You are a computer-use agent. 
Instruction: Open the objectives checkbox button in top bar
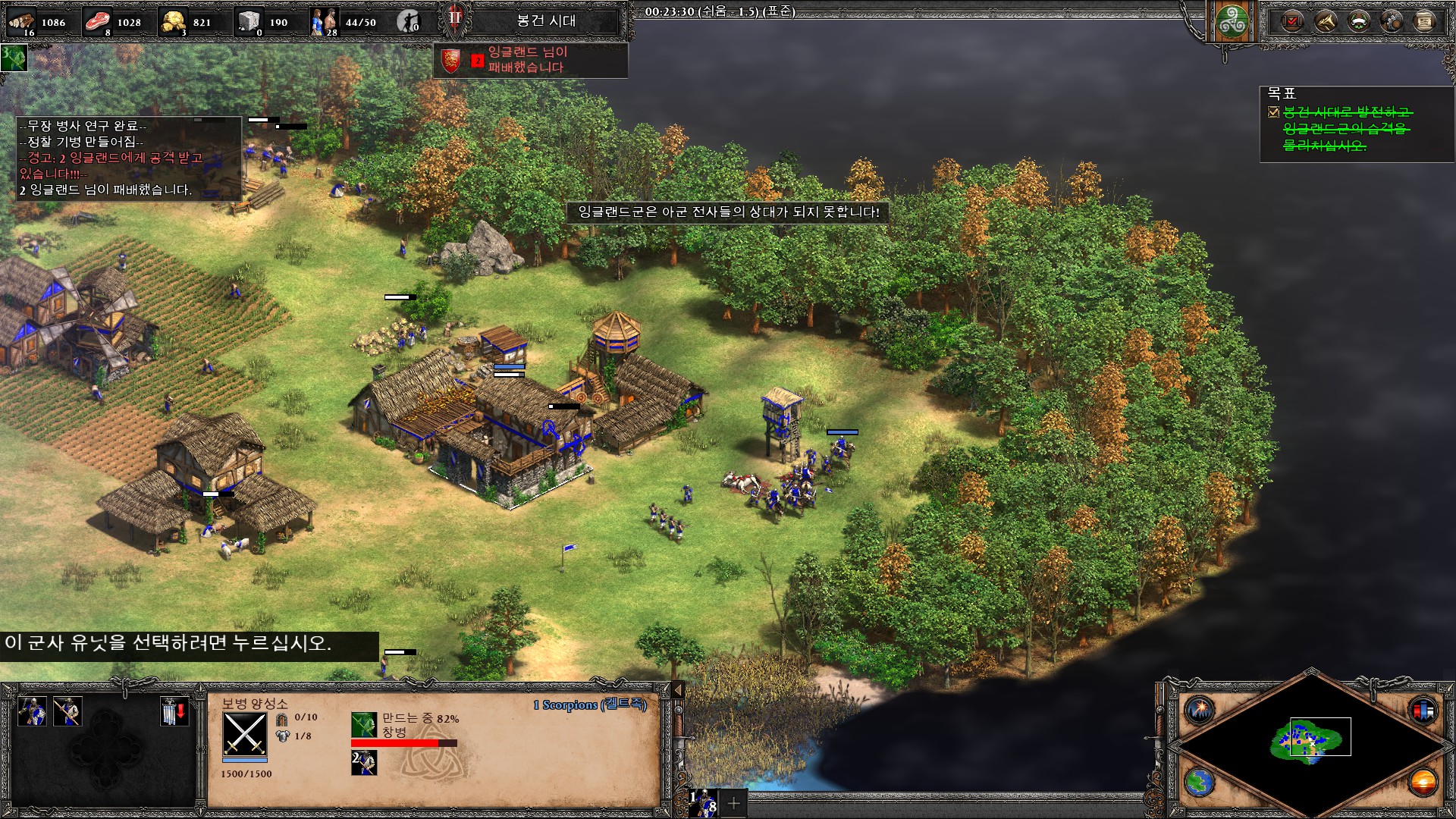pos(1292,21)
